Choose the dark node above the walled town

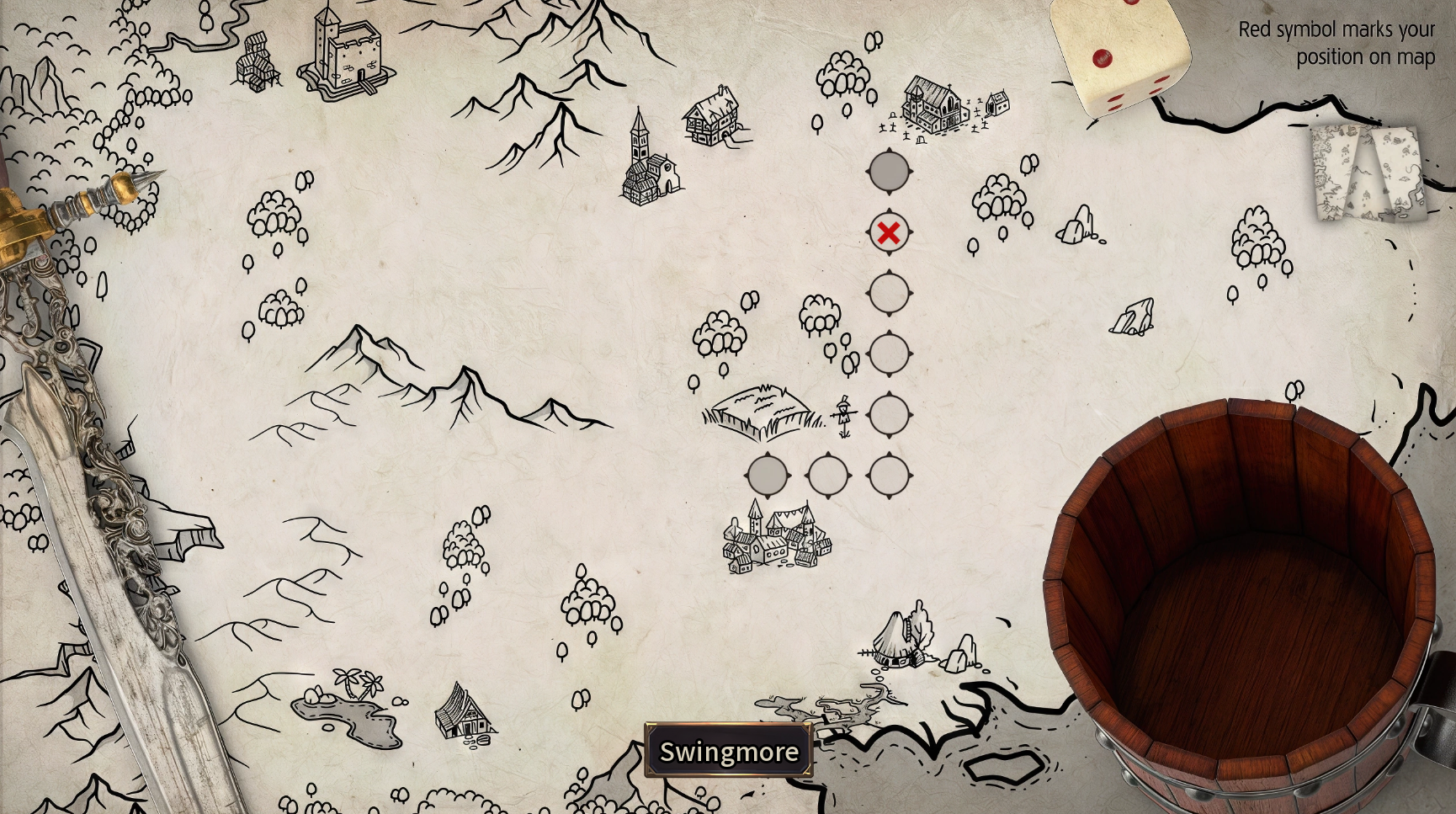(768, 476)
